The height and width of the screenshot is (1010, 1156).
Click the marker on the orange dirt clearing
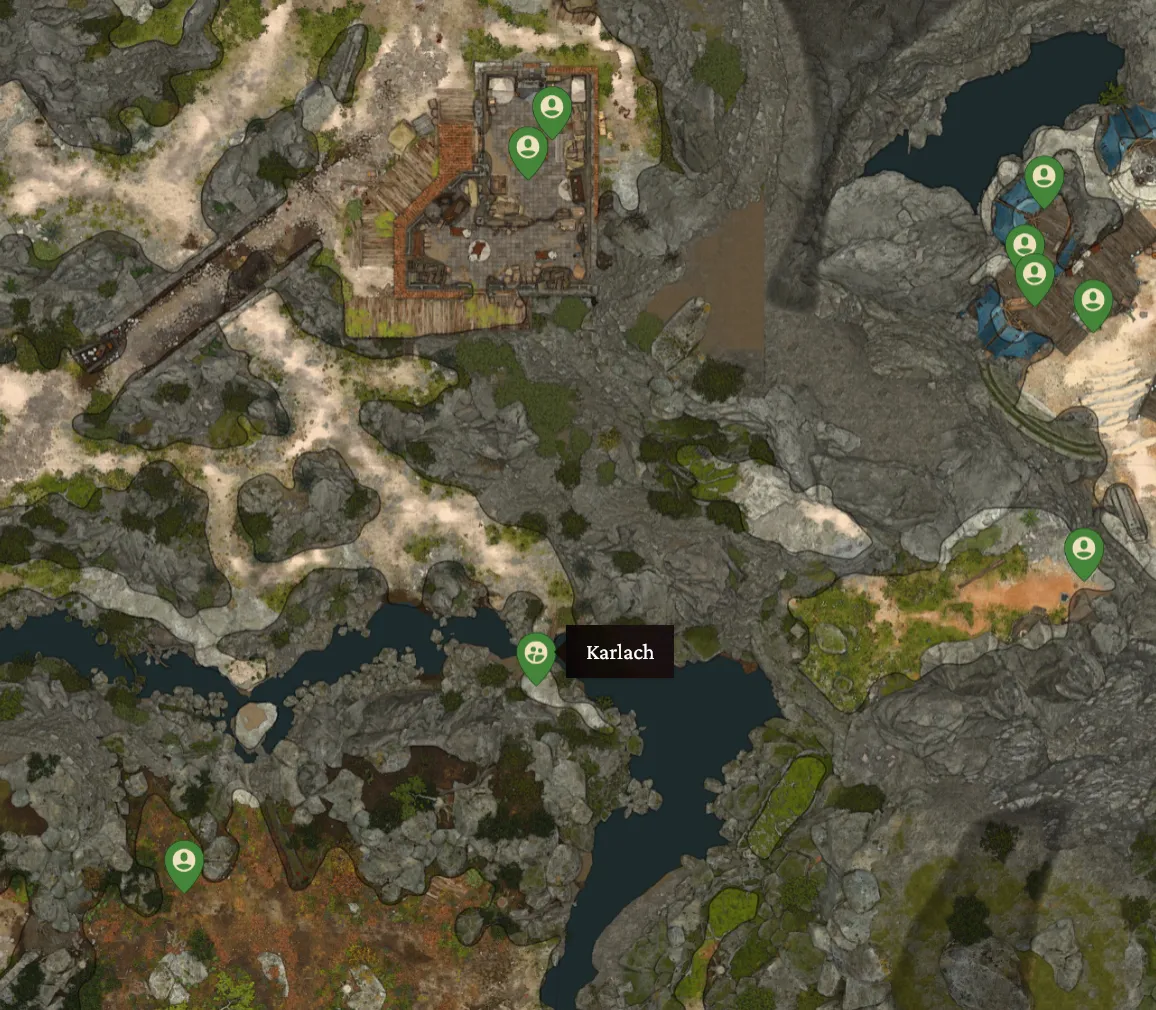click(x=1083, y=550)
